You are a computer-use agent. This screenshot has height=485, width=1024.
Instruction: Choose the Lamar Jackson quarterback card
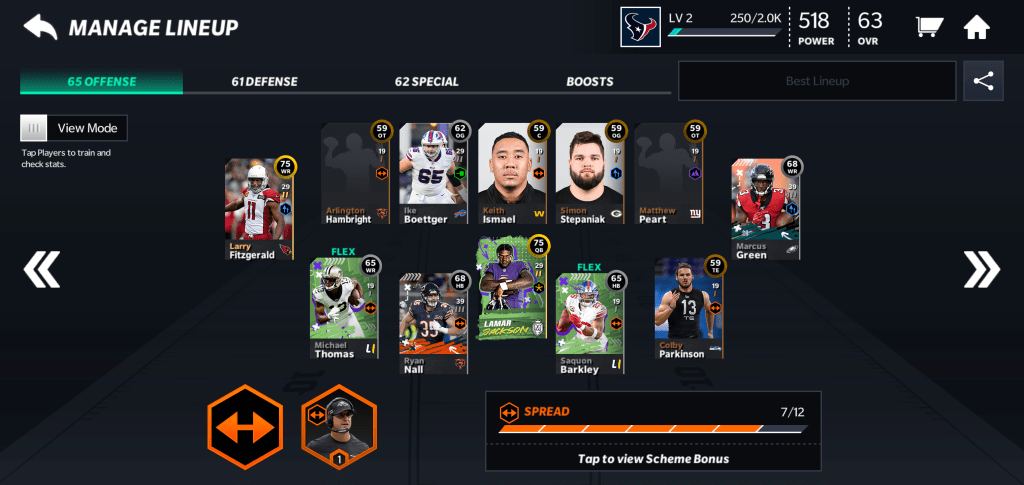click(514, 288)
